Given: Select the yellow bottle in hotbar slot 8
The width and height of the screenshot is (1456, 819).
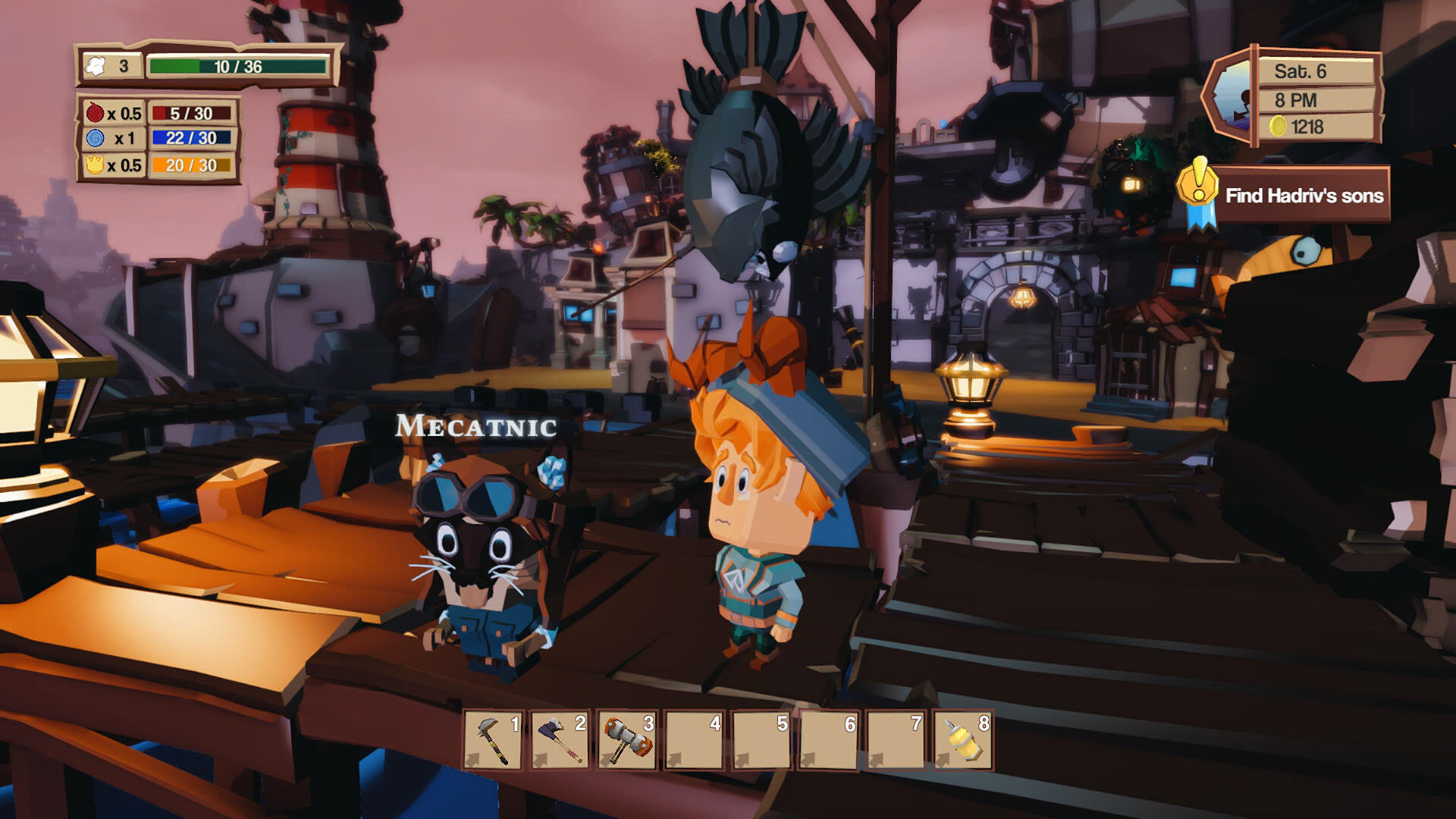Looking at the screenshot, I should 963,740.
